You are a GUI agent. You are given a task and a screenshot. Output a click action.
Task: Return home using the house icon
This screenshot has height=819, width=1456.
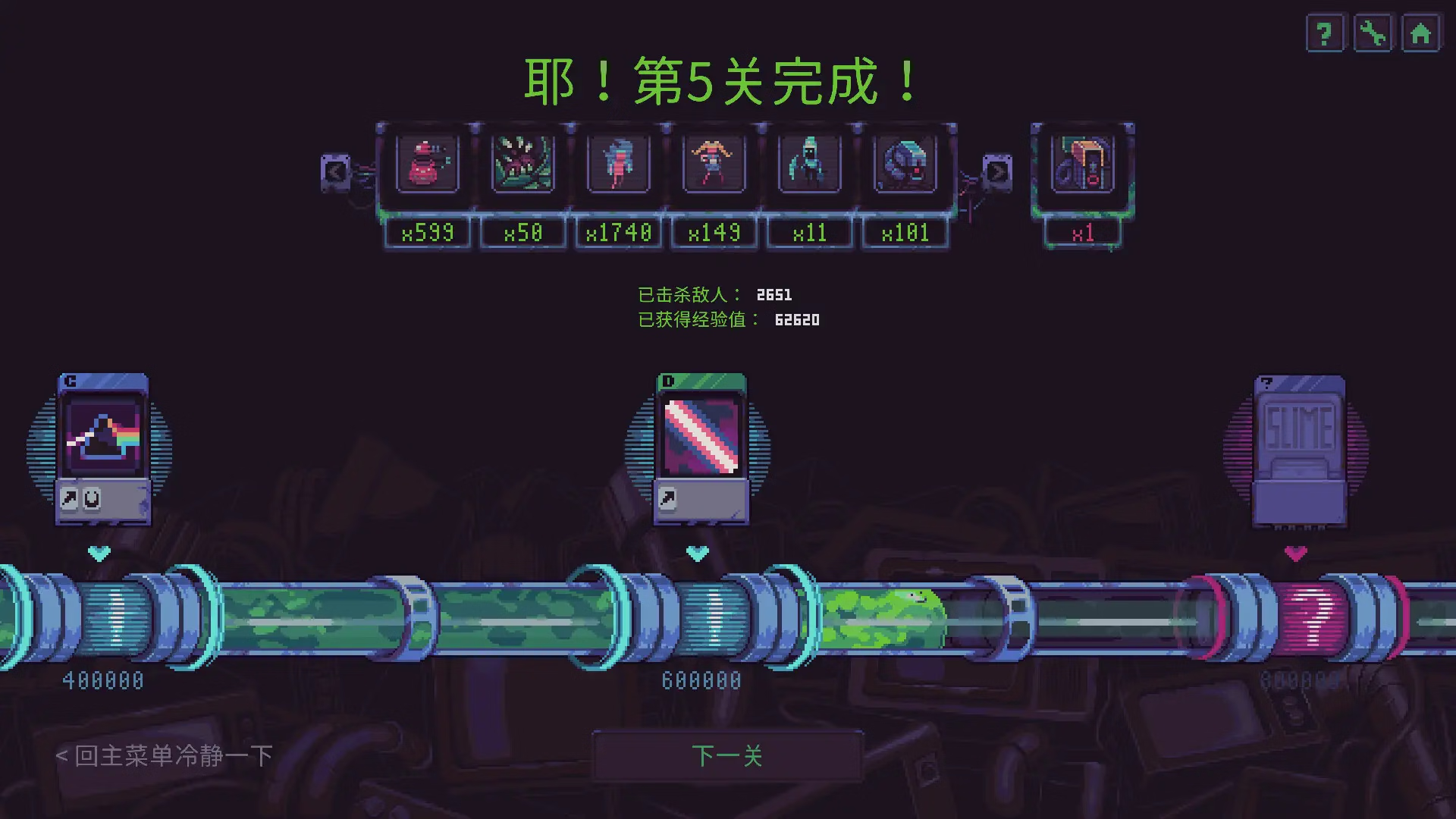[x=1420, y=33]
